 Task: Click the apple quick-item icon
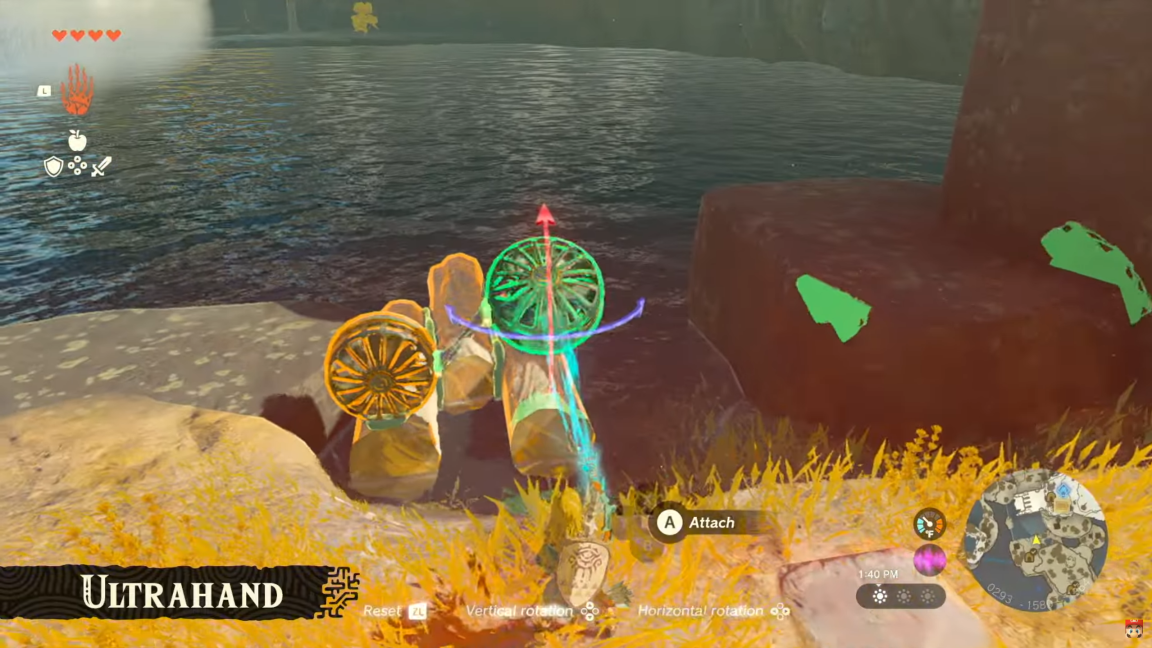pyautogui.click(x=77, y=141)
